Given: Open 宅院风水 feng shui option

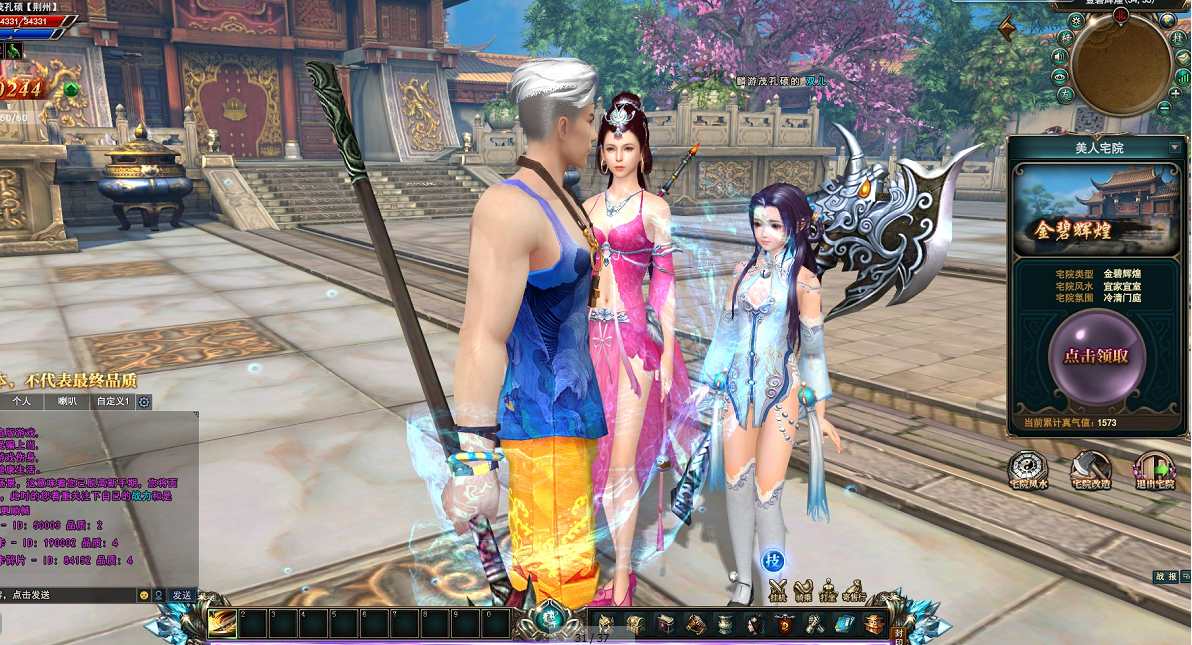Looking at the screenshot, I should coord(1028,469).
